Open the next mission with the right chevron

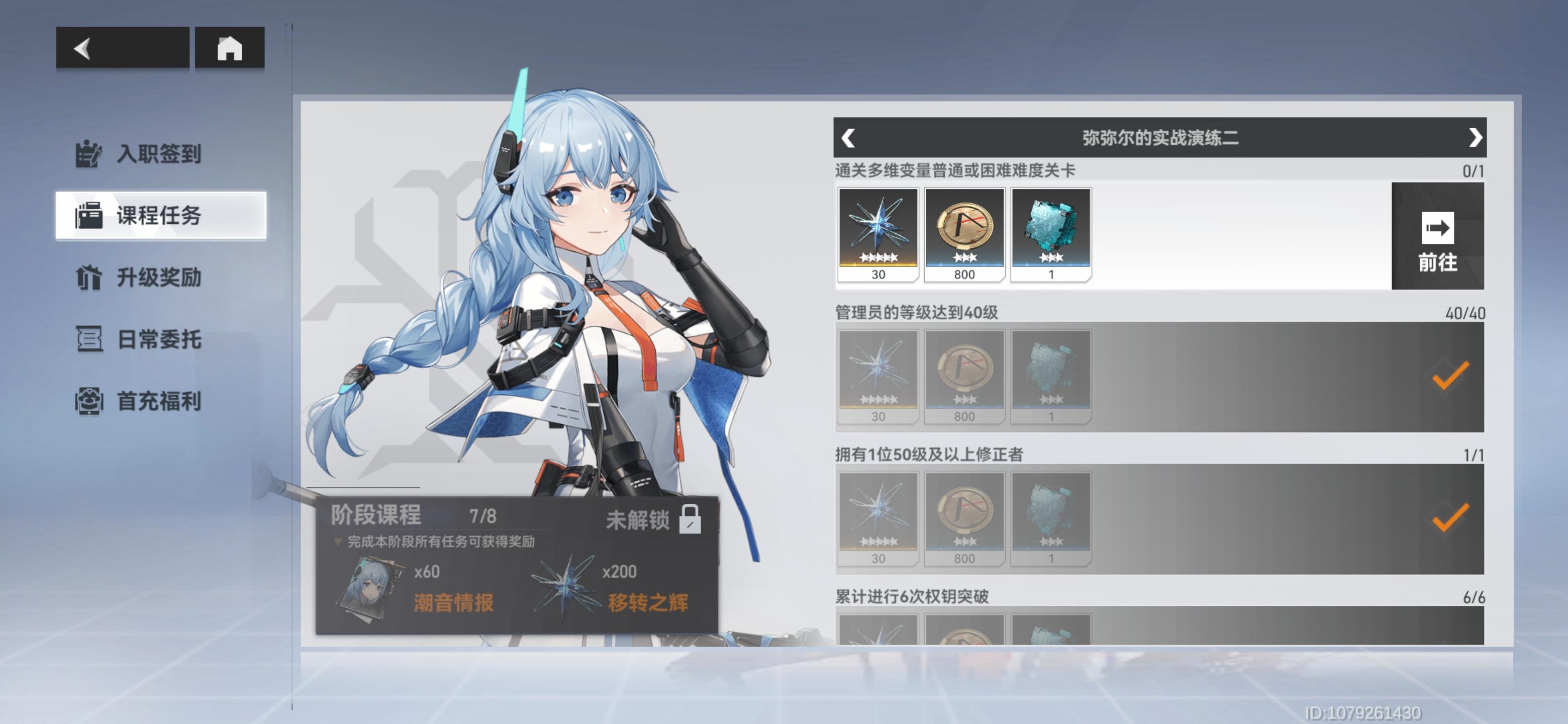pos(1475,138)
